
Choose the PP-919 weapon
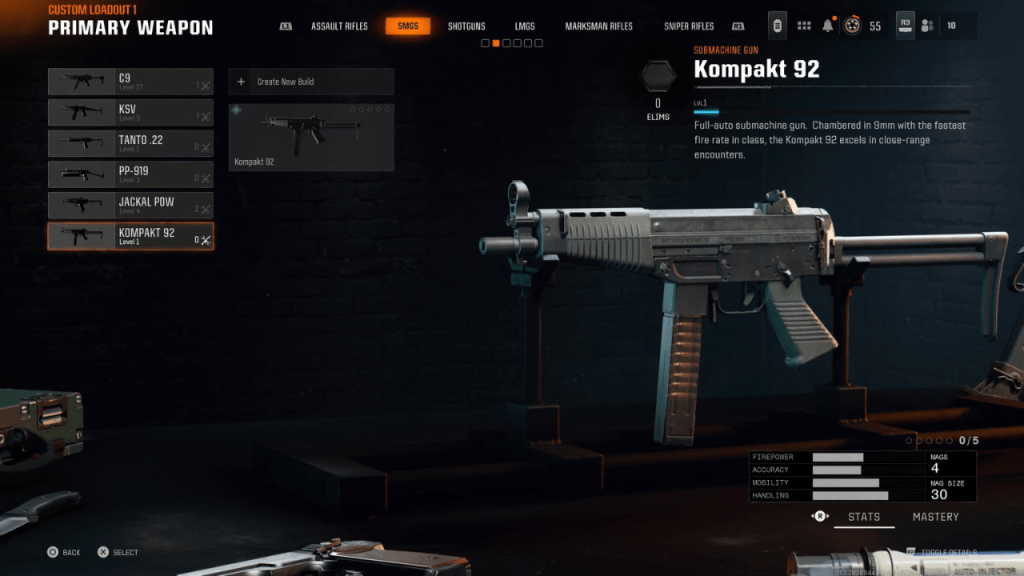130,174
